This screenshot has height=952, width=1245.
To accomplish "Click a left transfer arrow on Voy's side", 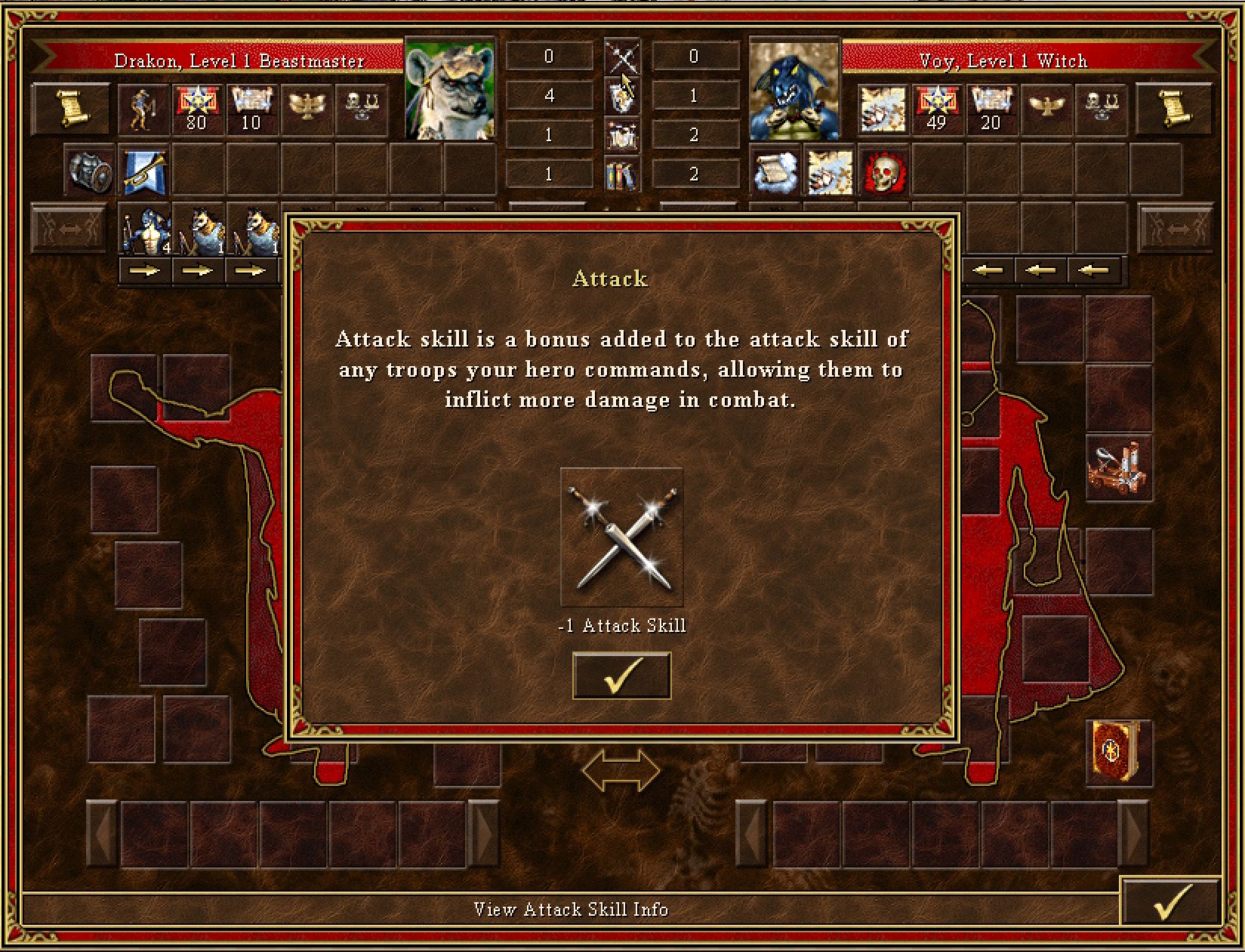I will coord(989,270).
